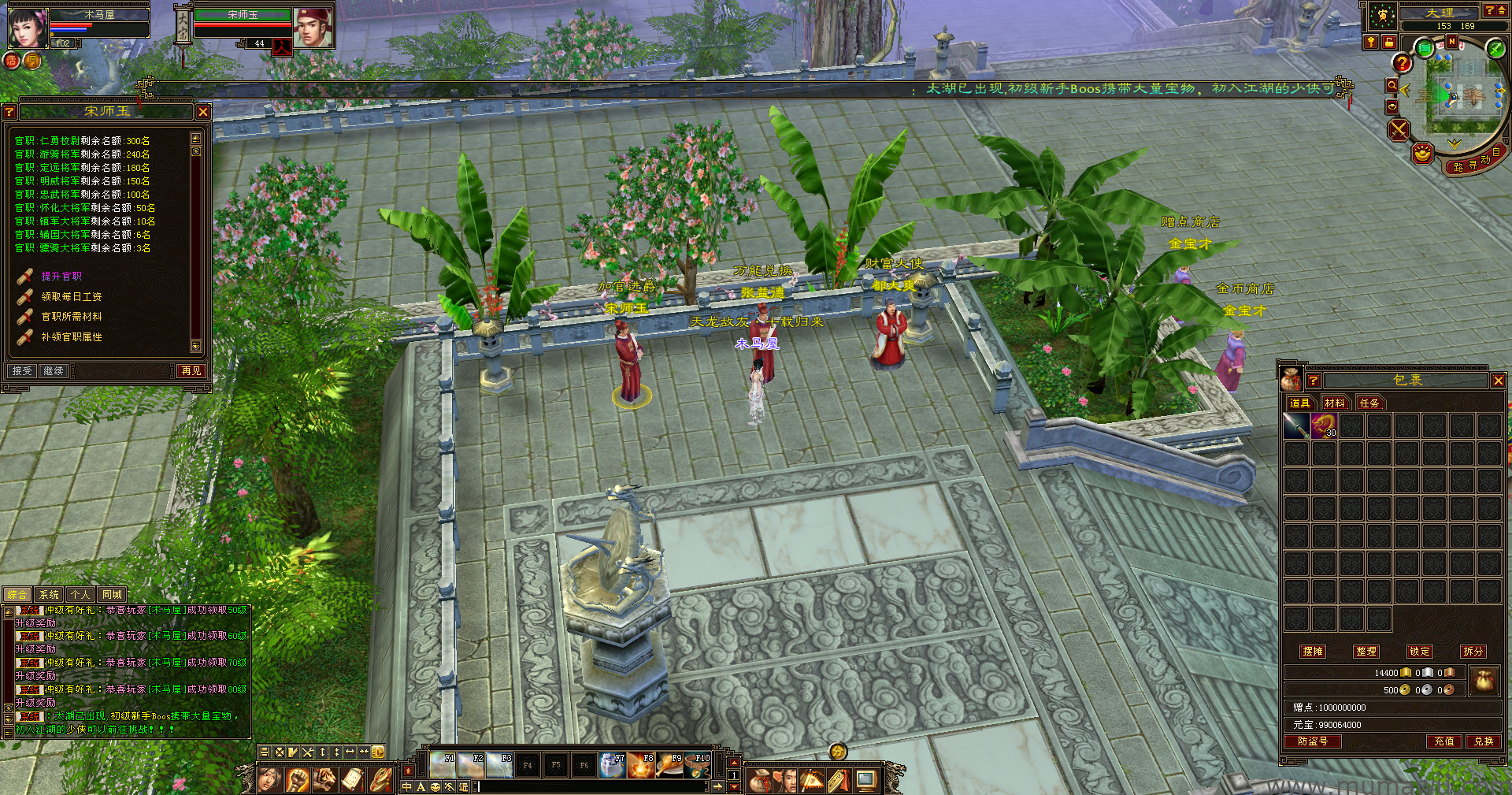Click the 拆分 split button
This screenshot has height=795, width=1512.
click(x=1473, y=652)
